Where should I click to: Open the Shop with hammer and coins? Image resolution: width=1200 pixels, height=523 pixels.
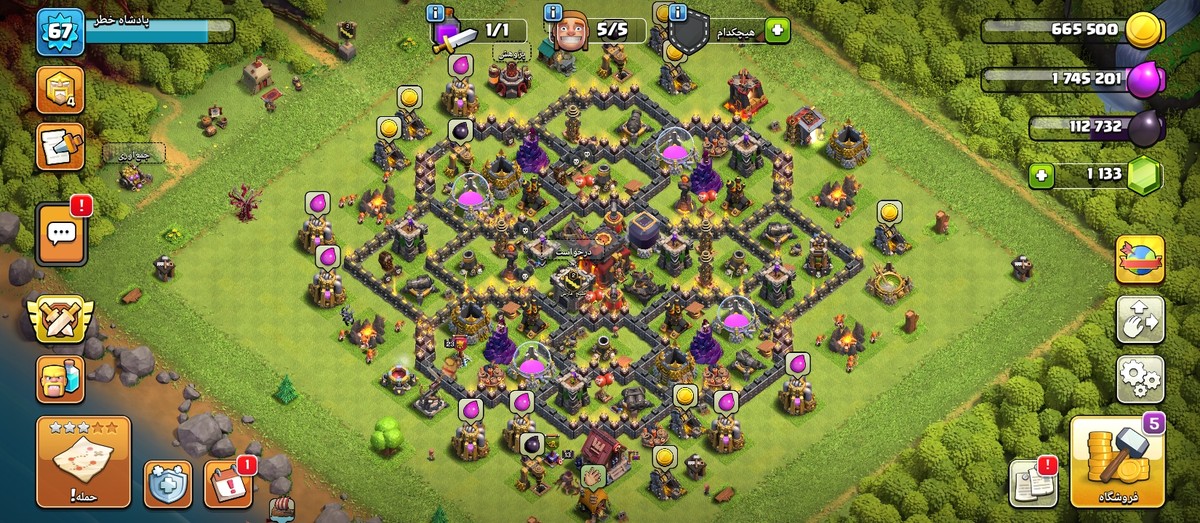tap(1117, 462)
